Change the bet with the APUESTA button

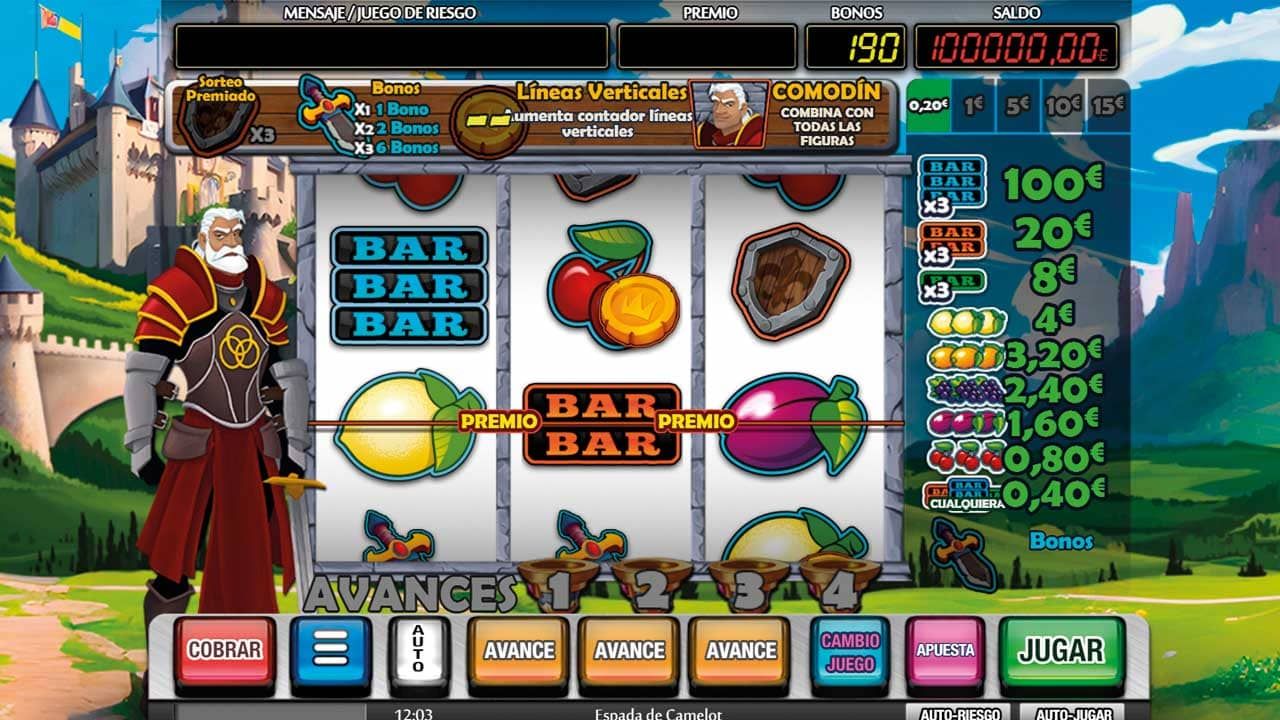(945, 651)
